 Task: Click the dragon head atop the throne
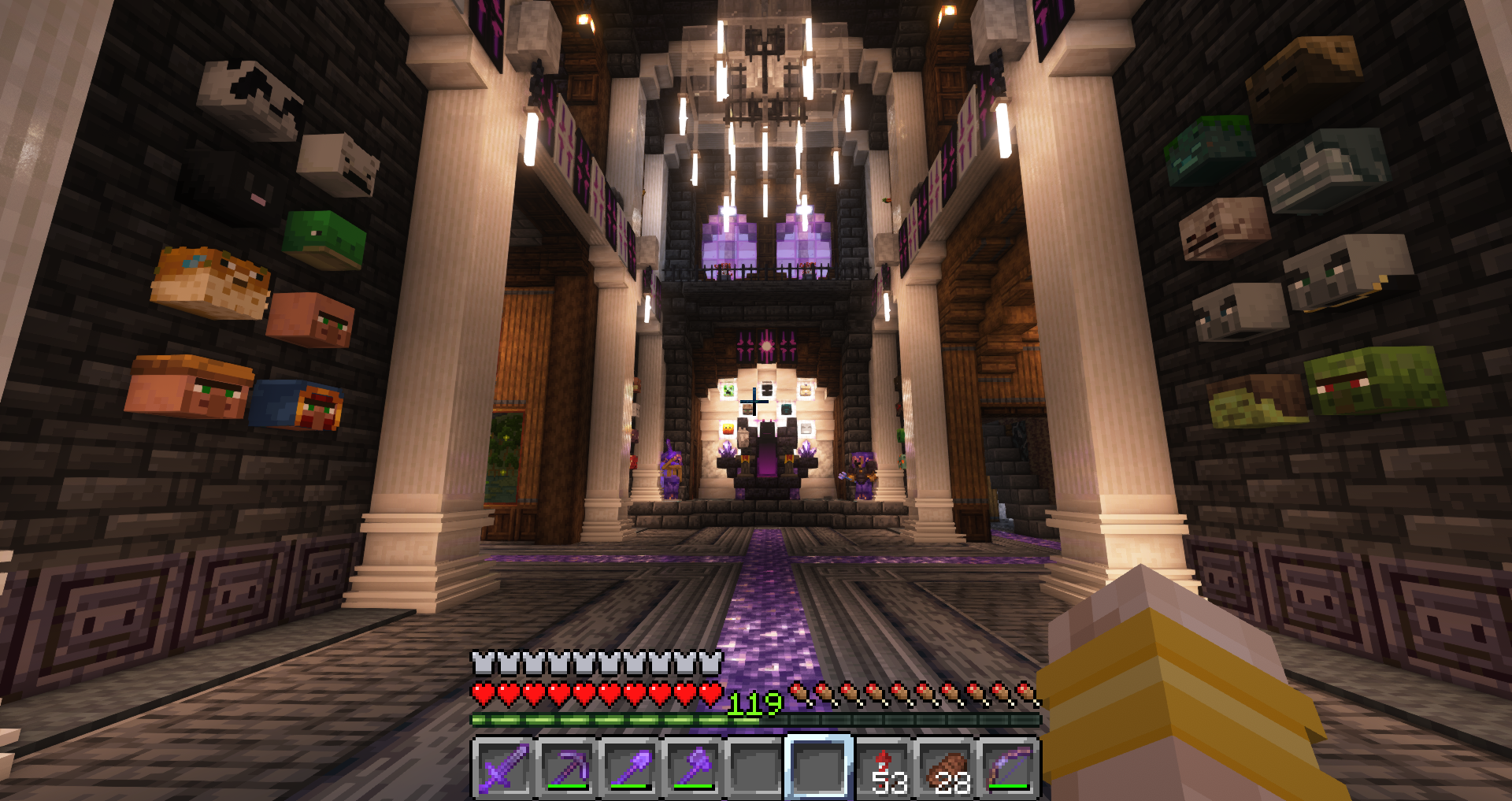tap(767, 431)
